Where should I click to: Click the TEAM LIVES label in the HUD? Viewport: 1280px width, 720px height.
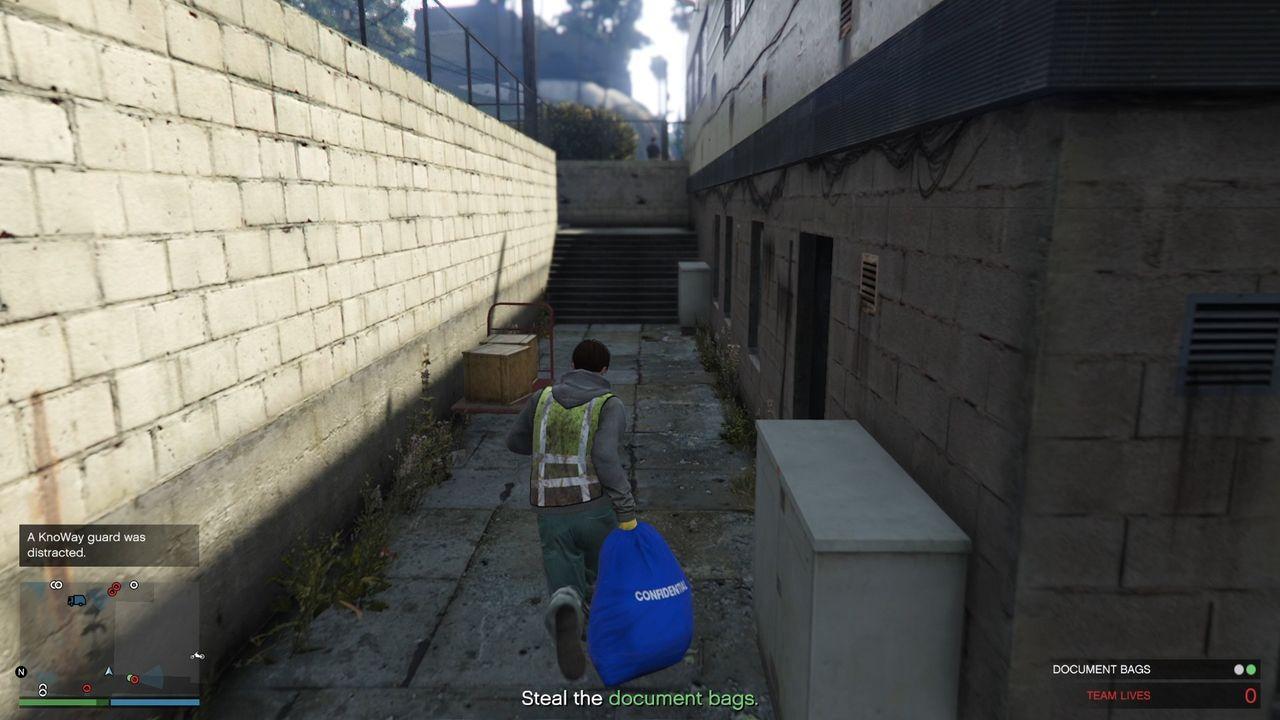click(x=1119, y=695)
